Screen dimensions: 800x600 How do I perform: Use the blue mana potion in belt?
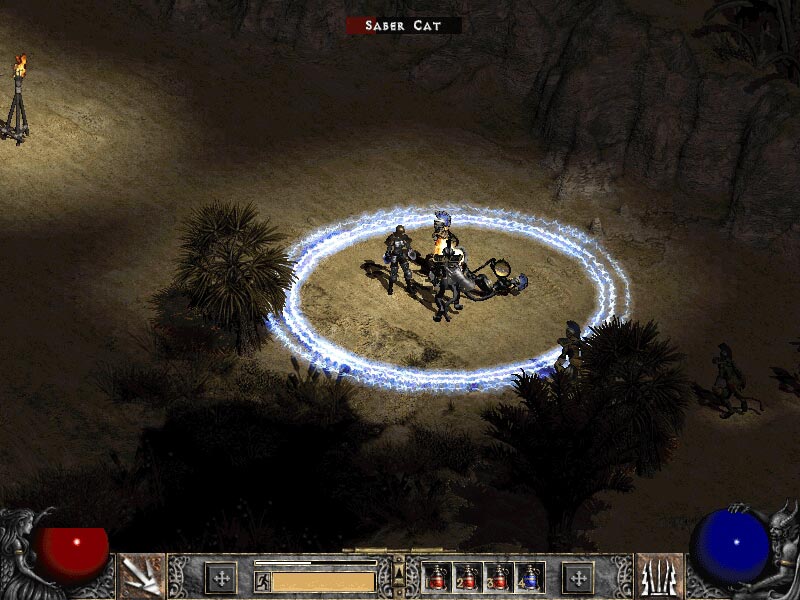(x=529, y=577)
